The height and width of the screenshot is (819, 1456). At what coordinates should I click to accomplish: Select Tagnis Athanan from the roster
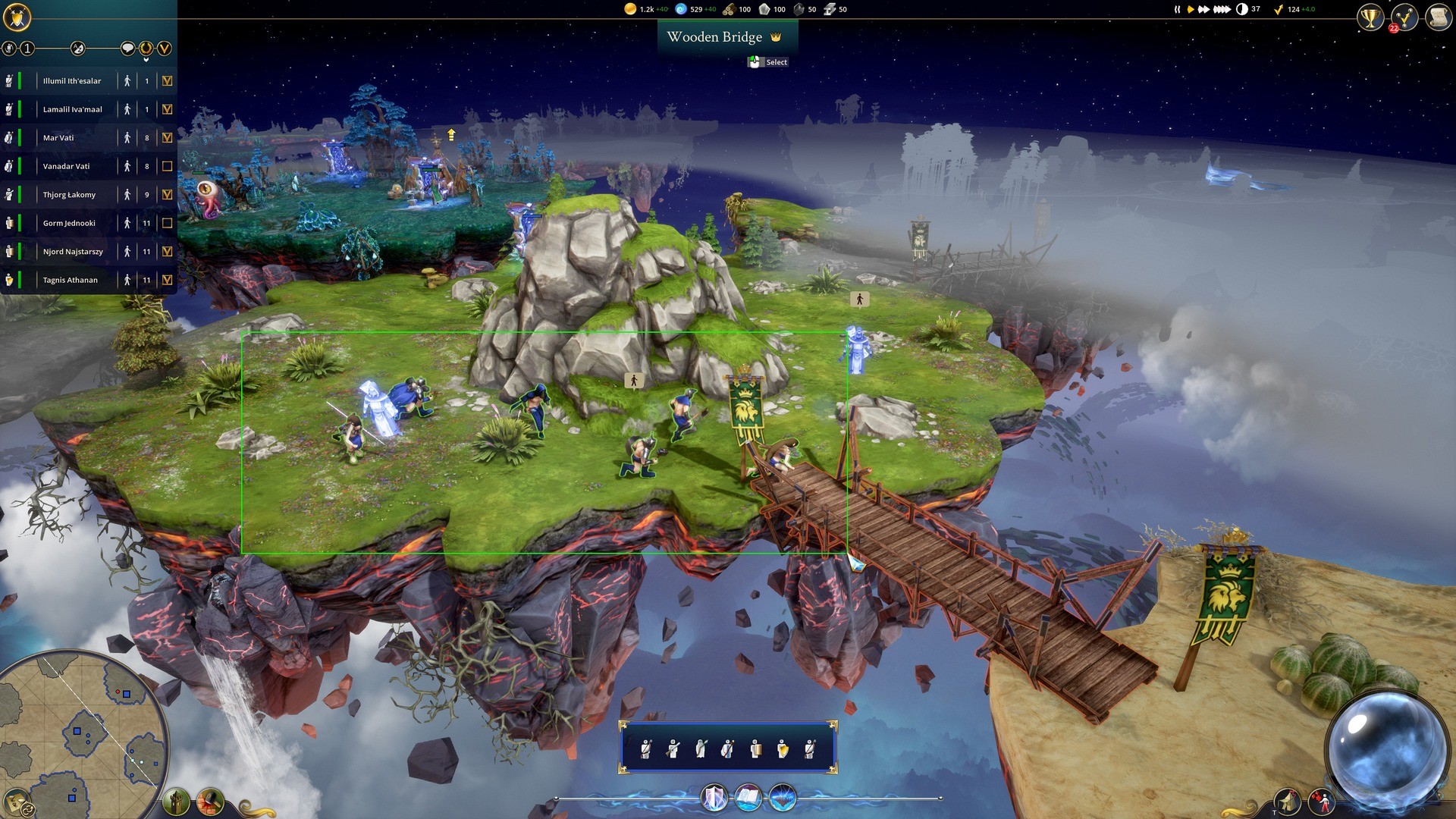coord(71,279)
